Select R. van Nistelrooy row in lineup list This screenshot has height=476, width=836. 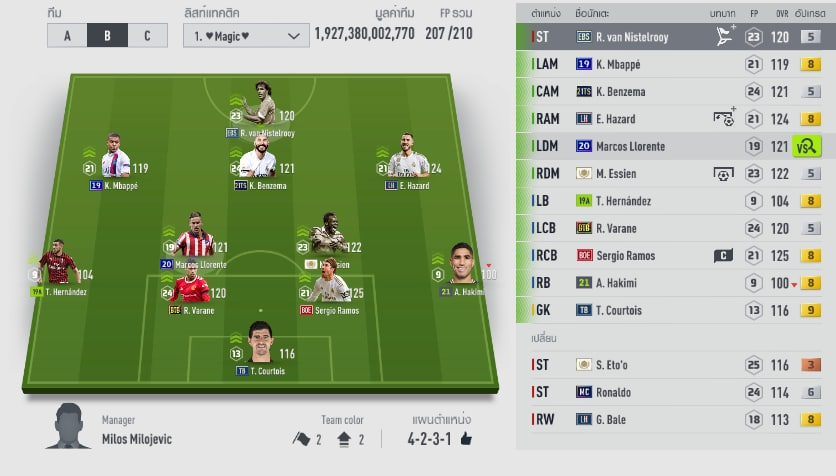click(640, 37)
